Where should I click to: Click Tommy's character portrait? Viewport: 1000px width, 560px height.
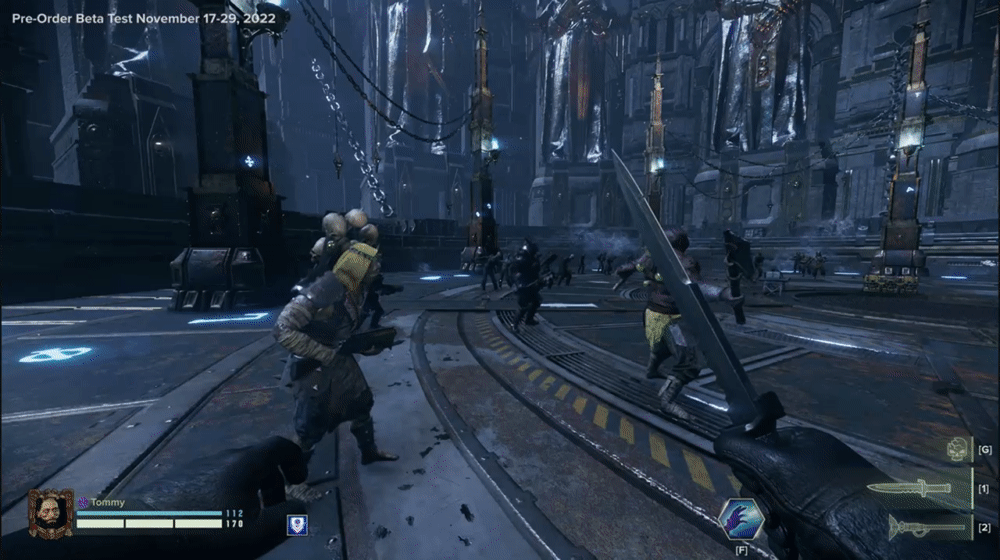click(50, 513)
